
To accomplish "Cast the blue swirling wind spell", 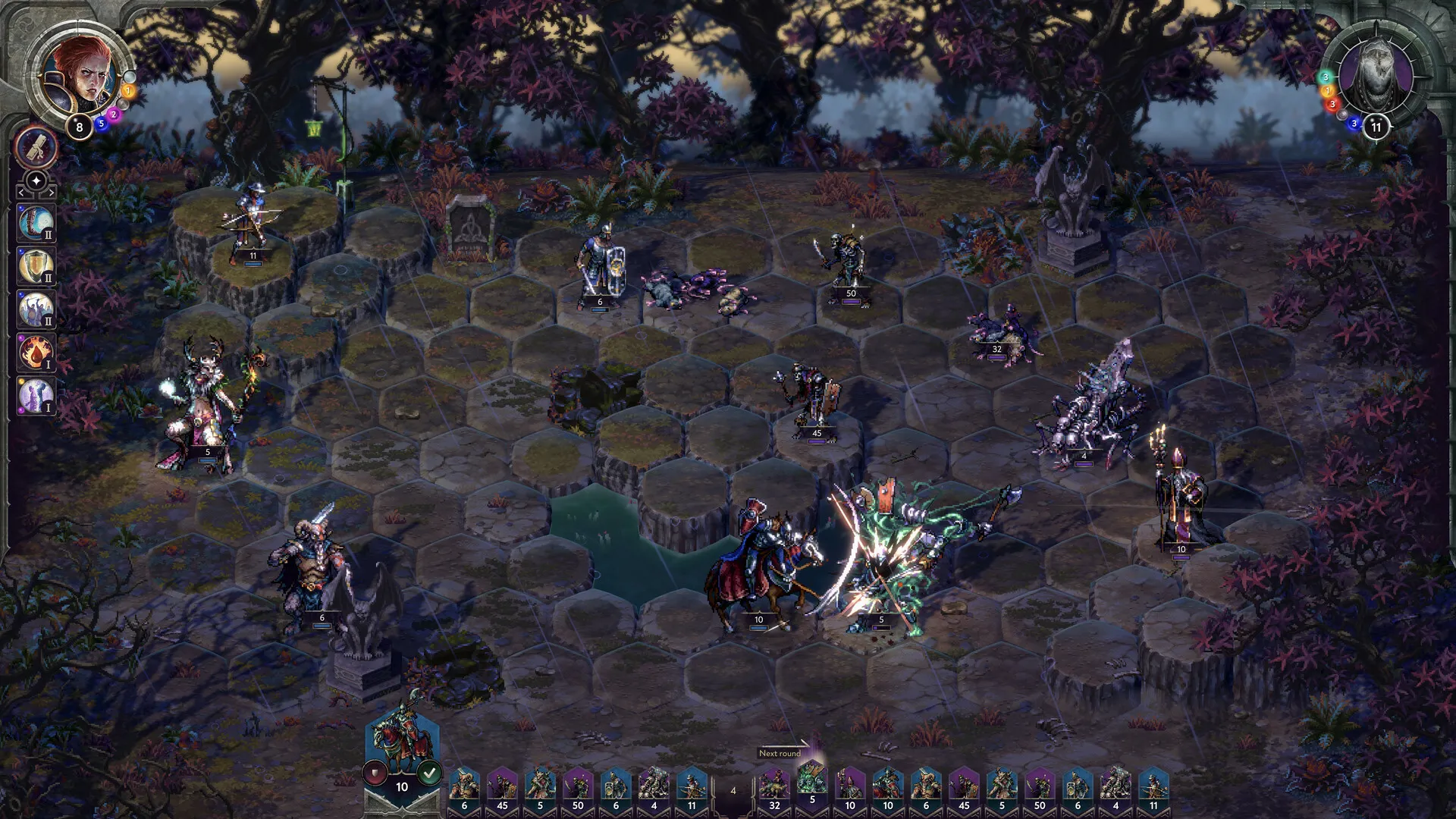I will coord(36,223).
